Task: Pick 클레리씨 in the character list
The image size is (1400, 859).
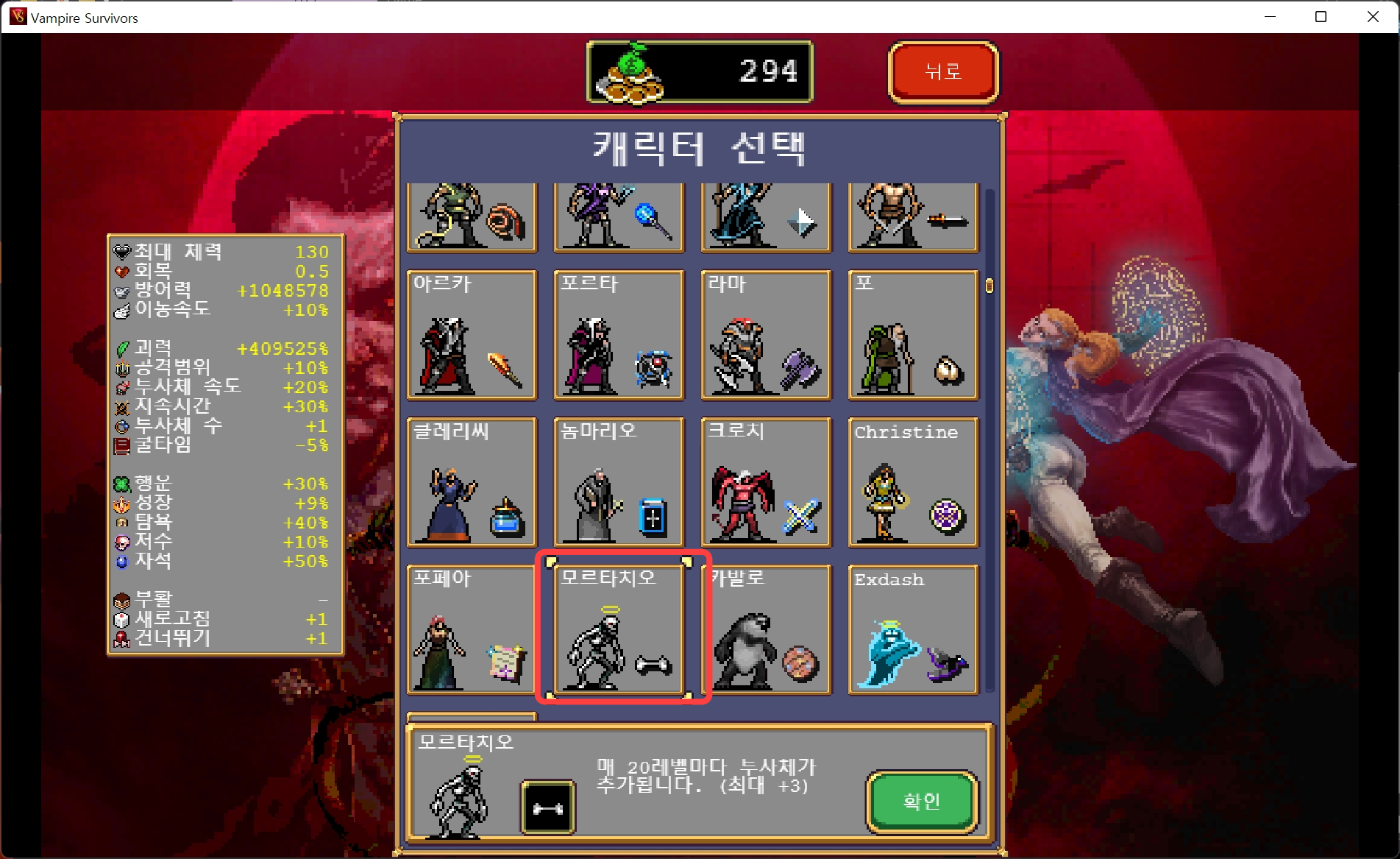Action: pos(472,484)
